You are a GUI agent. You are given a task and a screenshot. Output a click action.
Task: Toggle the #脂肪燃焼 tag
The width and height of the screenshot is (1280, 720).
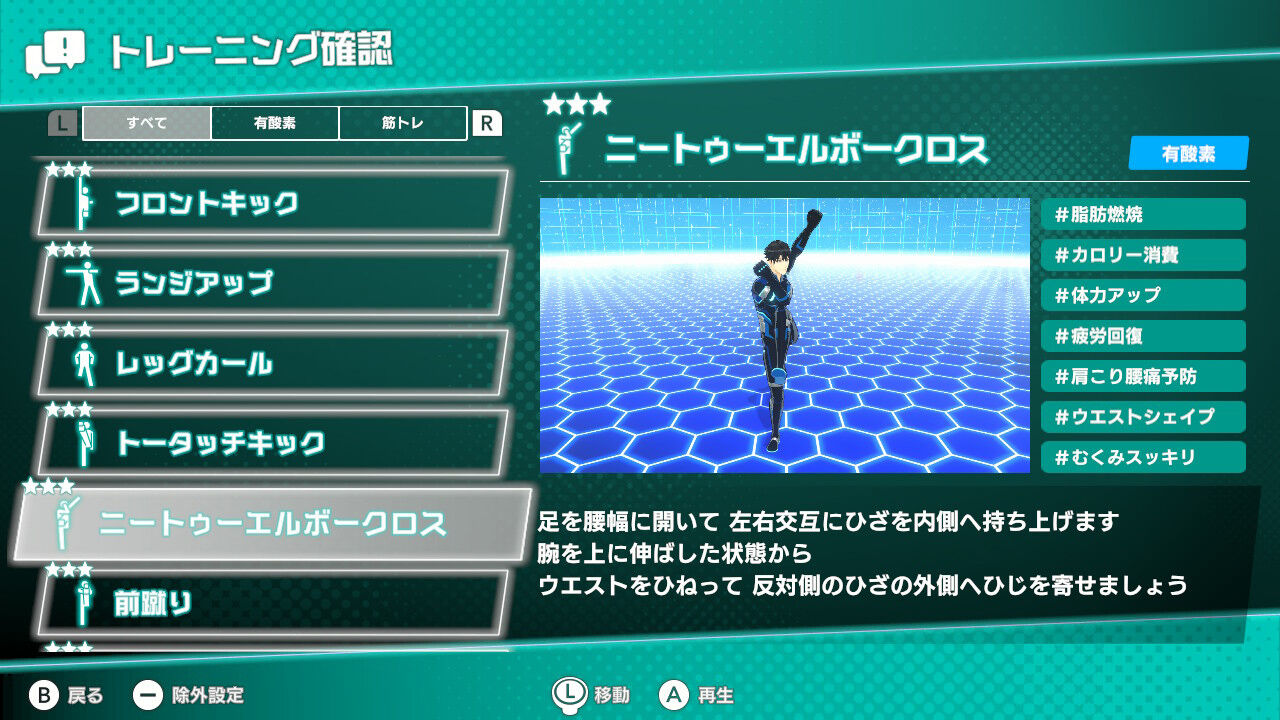1142,214
